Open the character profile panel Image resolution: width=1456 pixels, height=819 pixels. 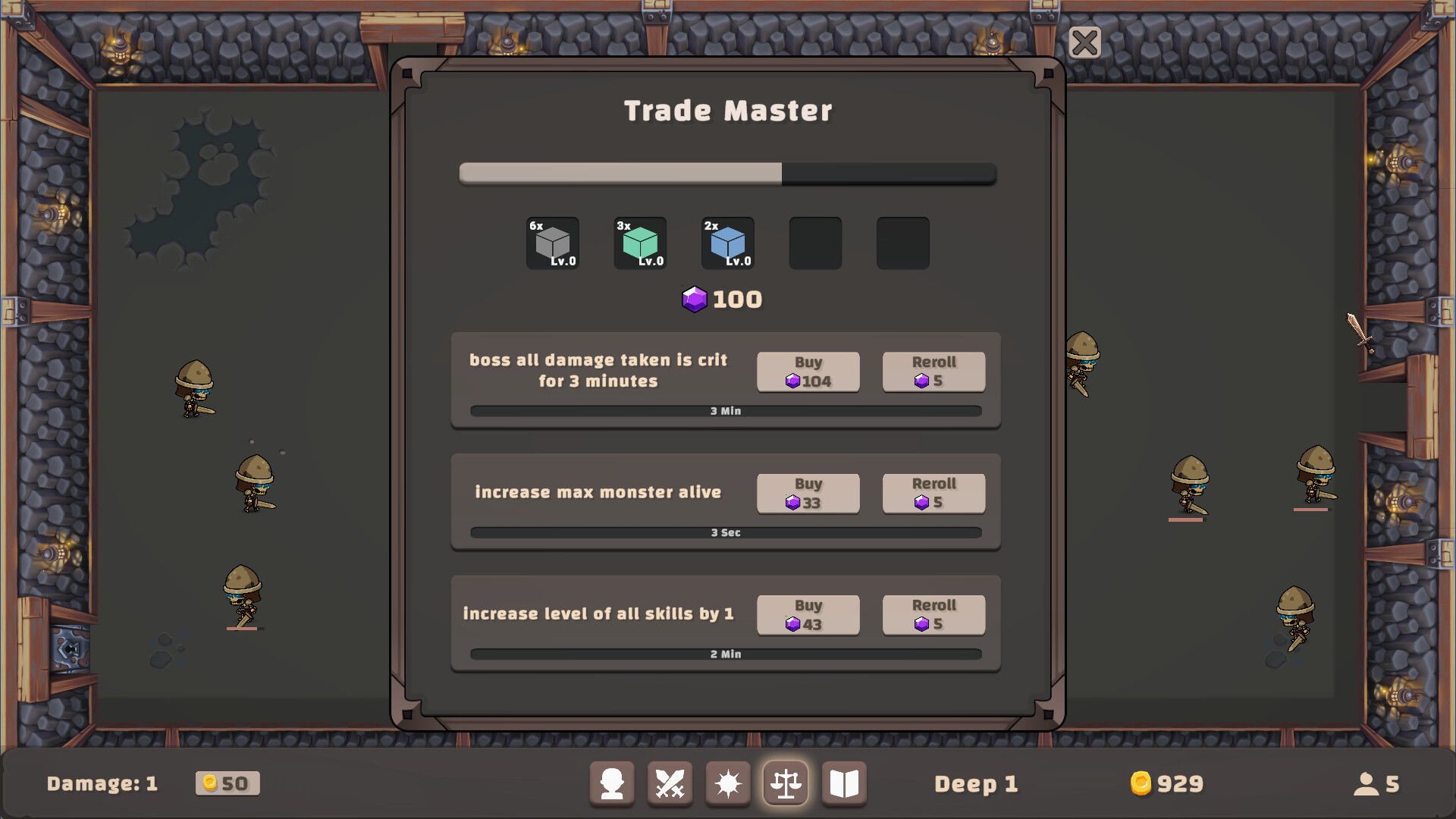[x=612, y=784]
